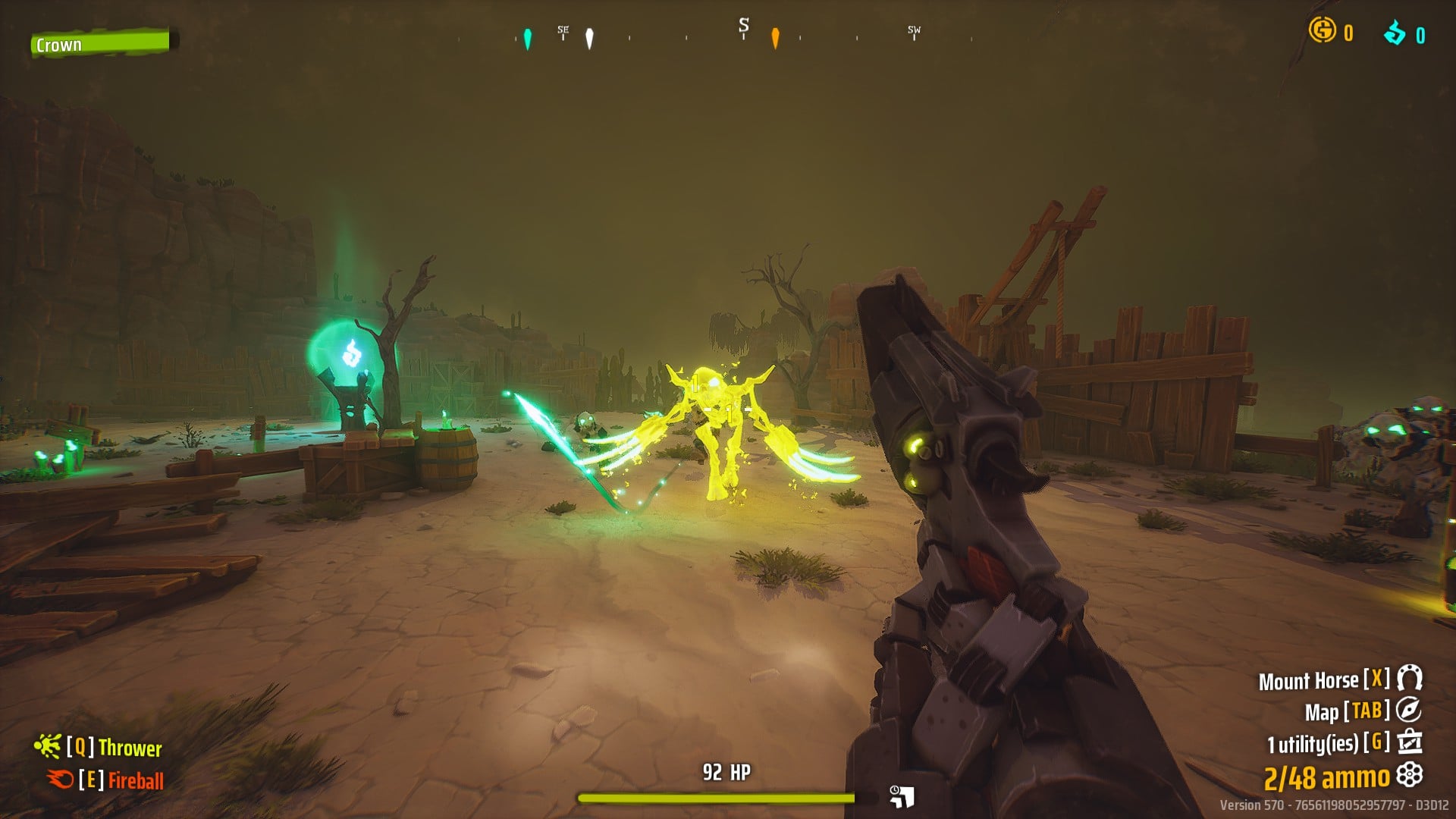
Task: Click the teal marker on the compass
Action: point(528,39)
